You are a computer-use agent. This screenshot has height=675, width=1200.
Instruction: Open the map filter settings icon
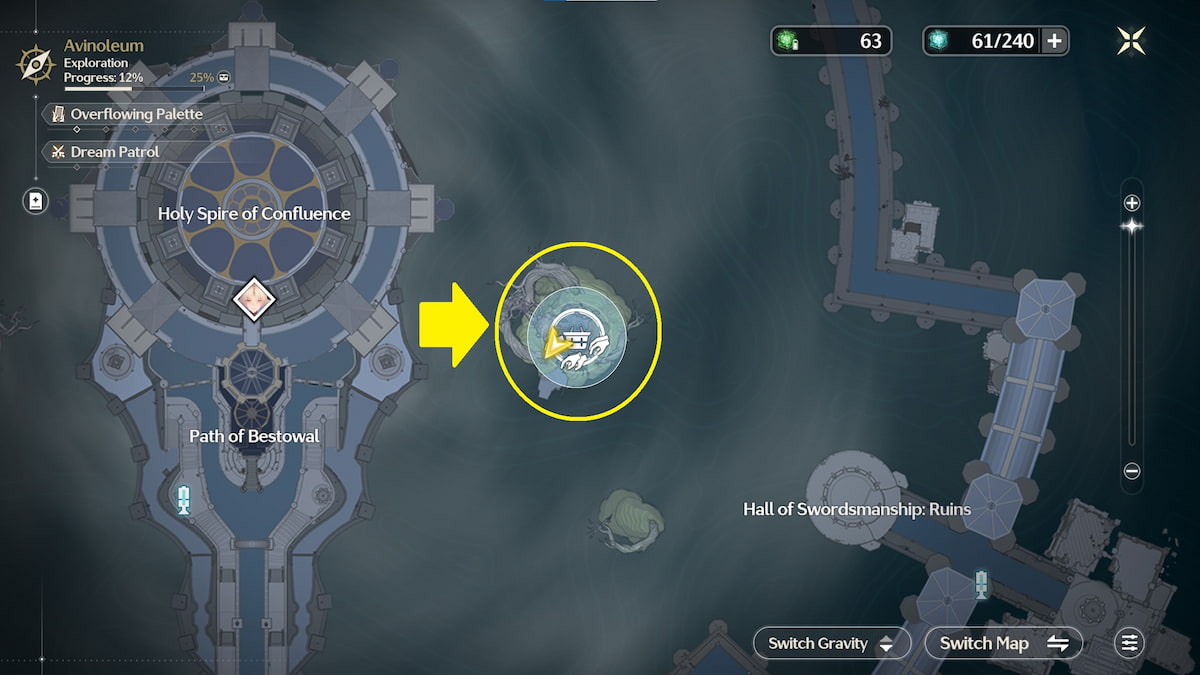[1130, 643]
